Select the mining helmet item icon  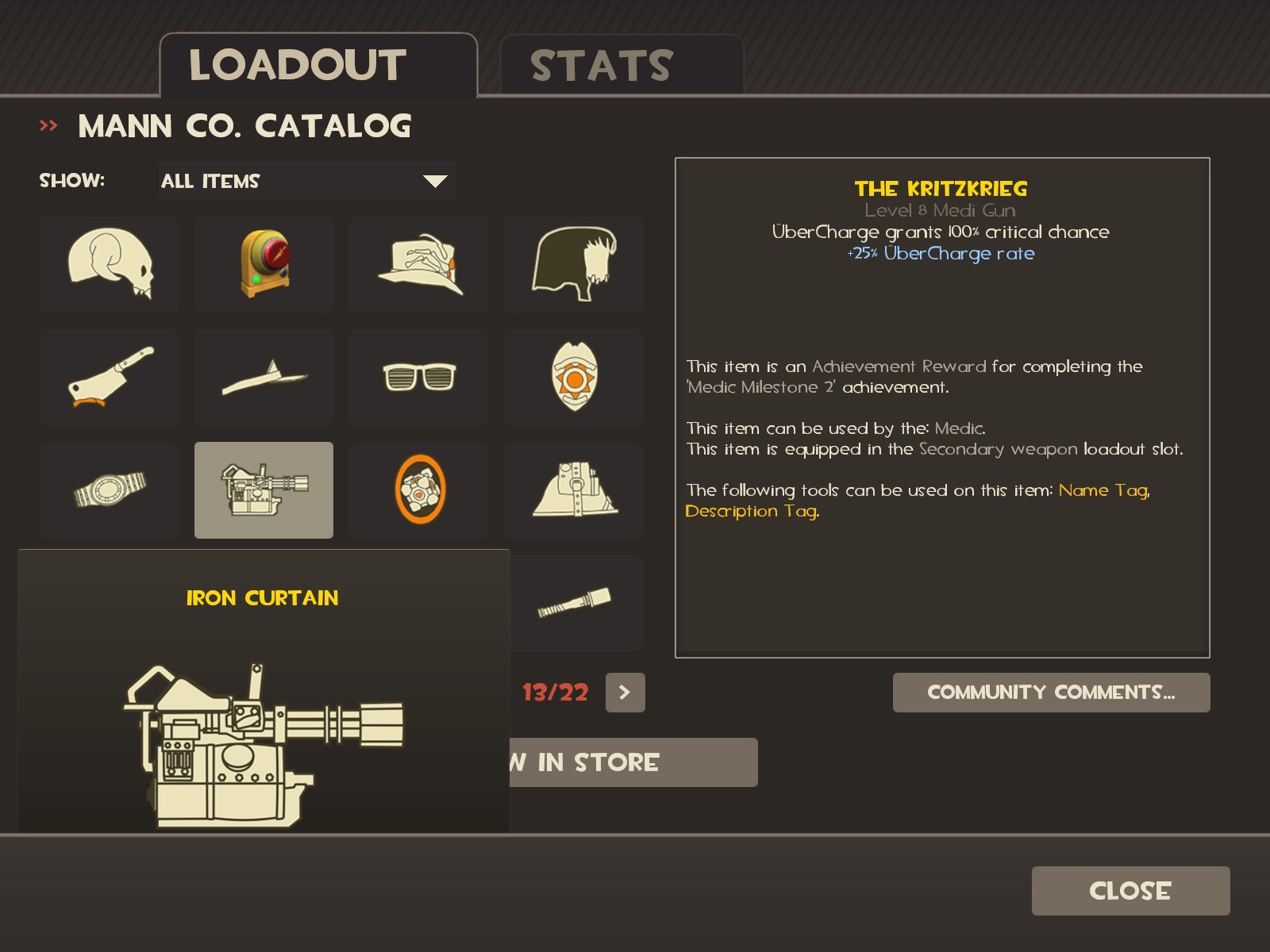pyautogui.click(x=573, y=489)
